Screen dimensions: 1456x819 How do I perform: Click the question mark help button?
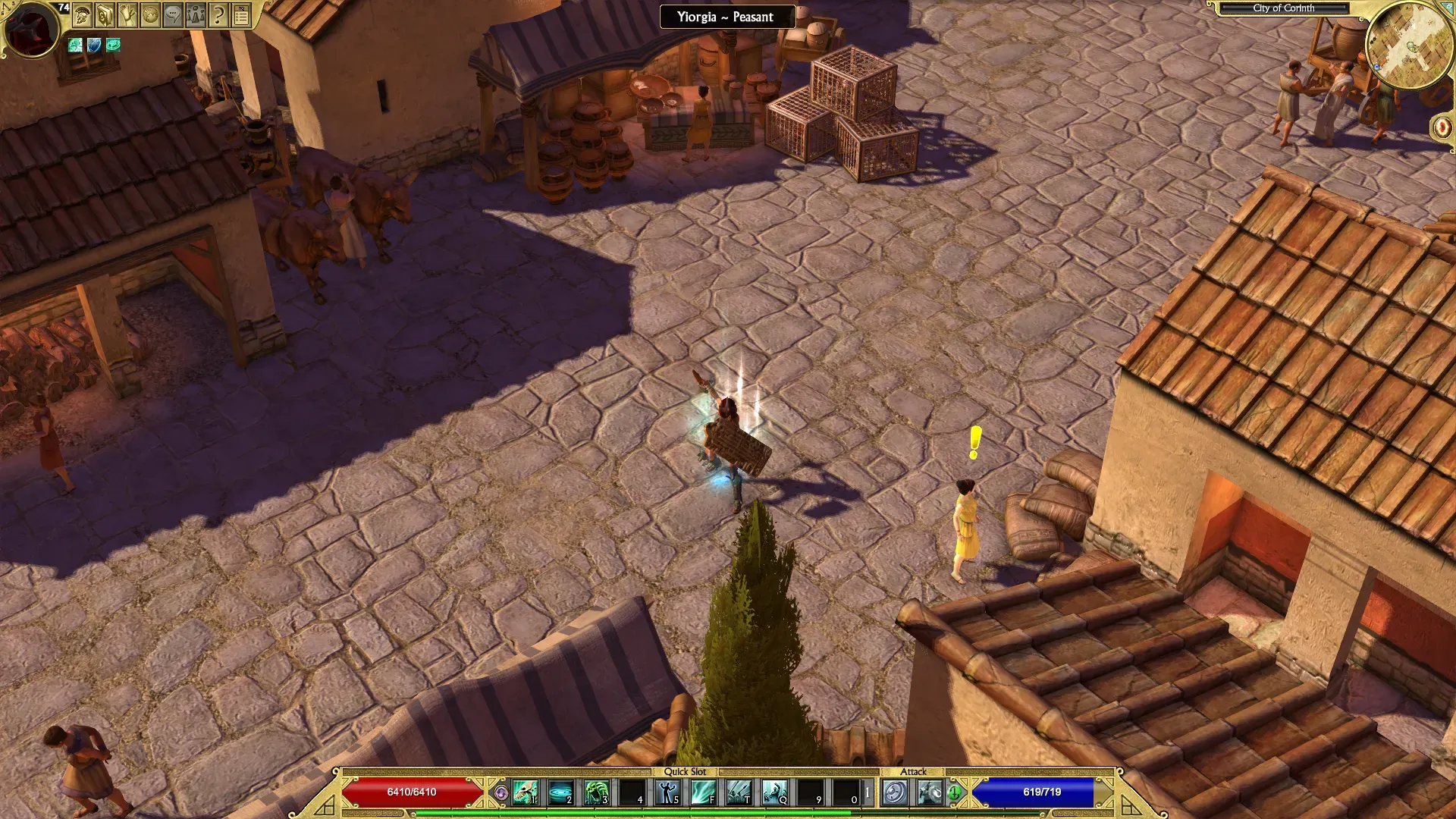(218, 14)
